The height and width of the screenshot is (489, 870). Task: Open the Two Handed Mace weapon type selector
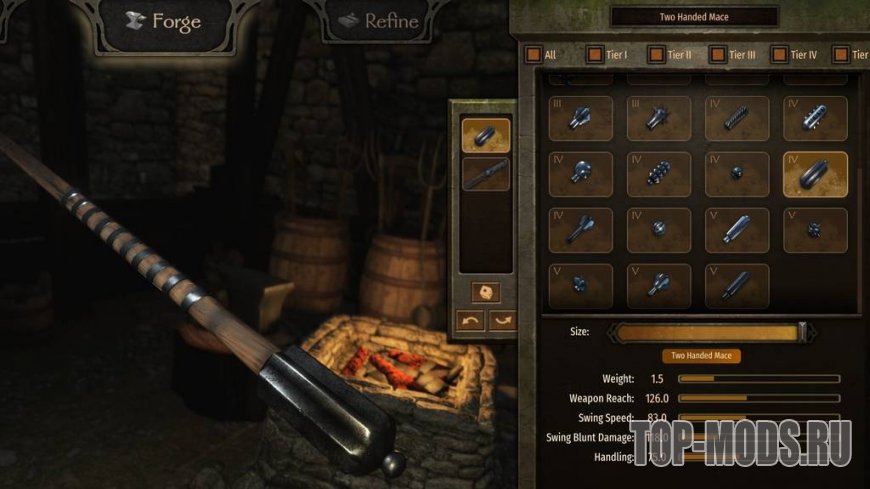pos(694,17)
